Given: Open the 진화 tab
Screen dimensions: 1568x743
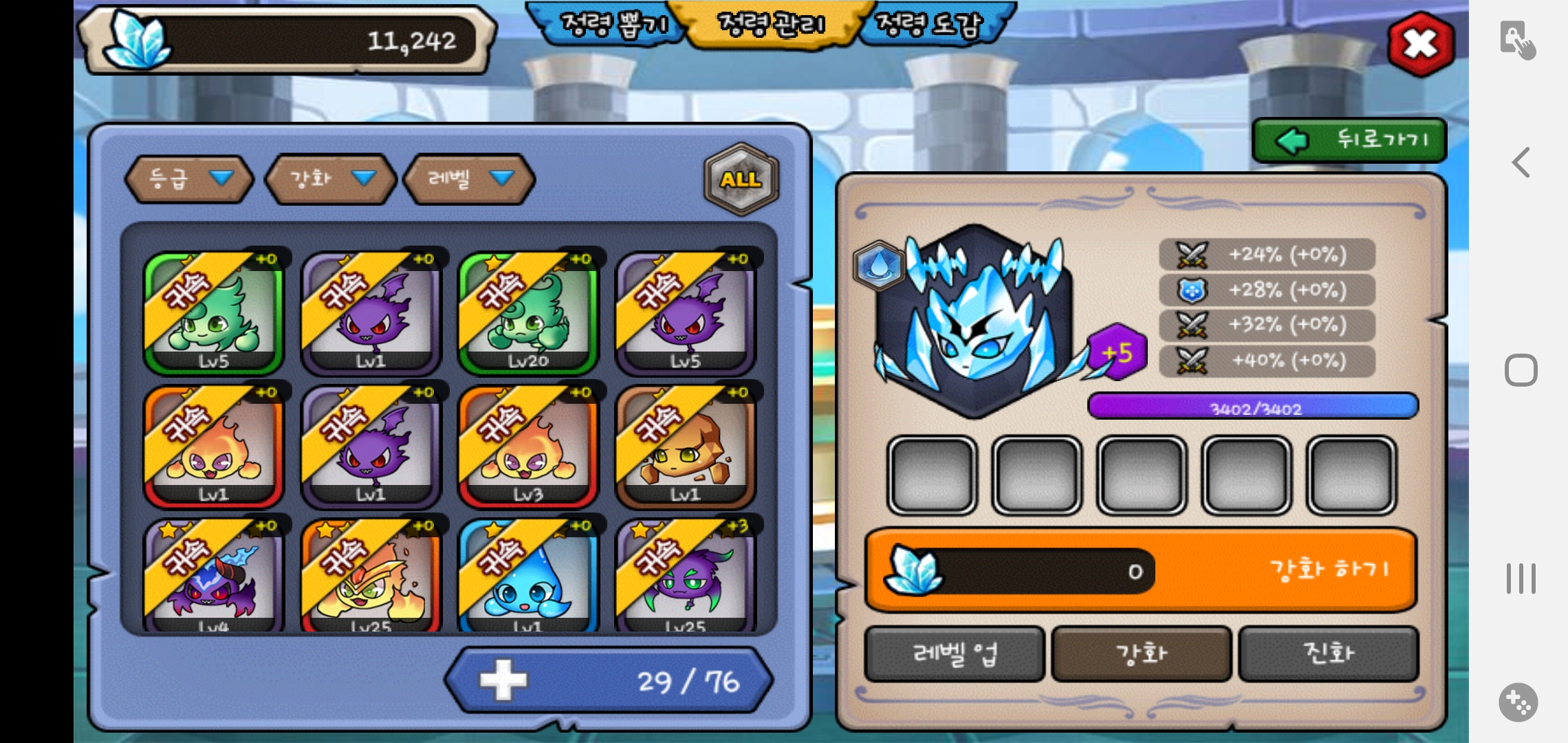Looking at the screenshot, I should (1329, 654).
